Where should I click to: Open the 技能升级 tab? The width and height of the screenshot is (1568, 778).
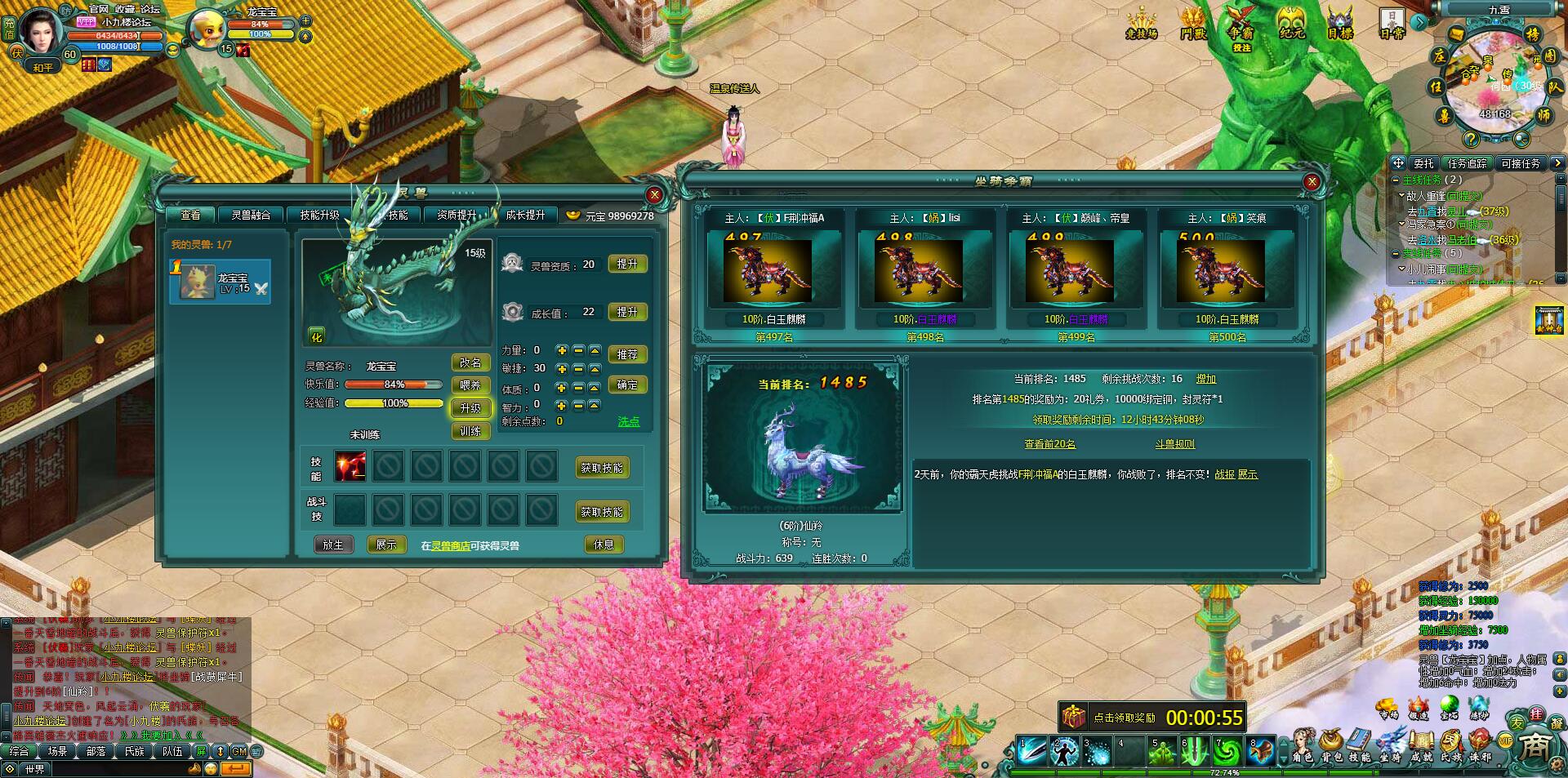[319, 215]
